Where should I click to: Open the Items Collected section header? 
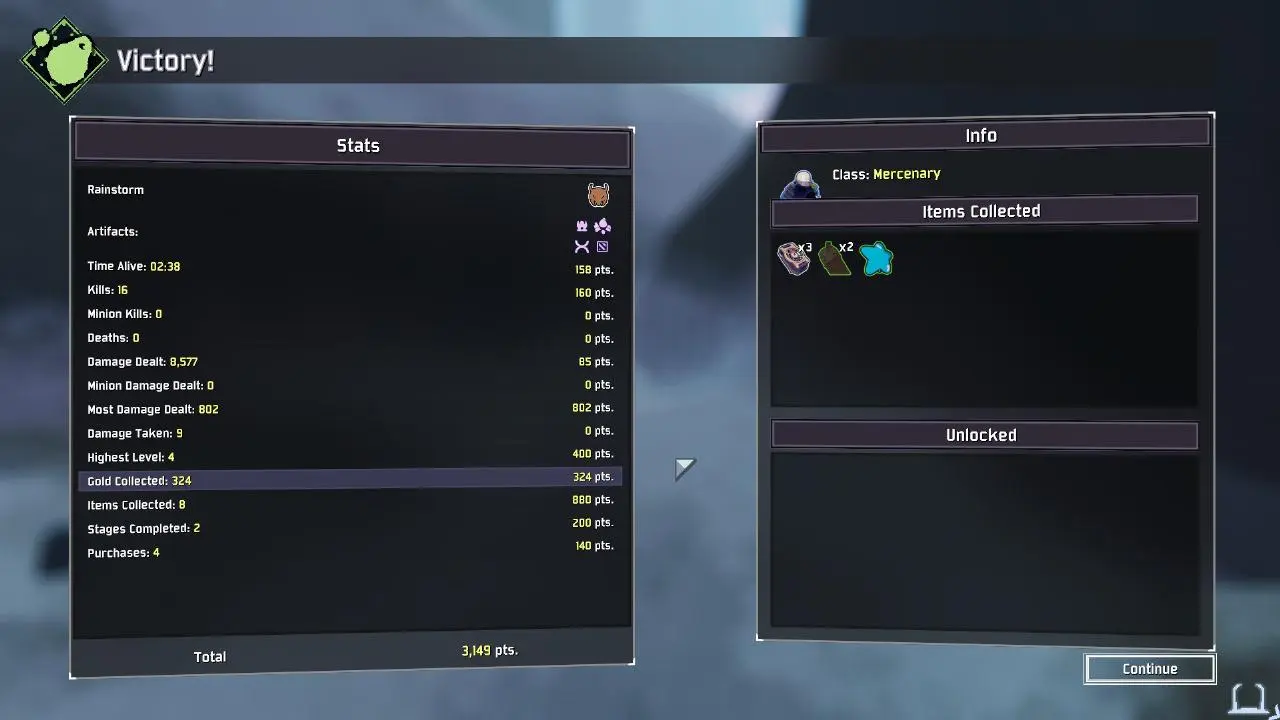coord(982,210)
